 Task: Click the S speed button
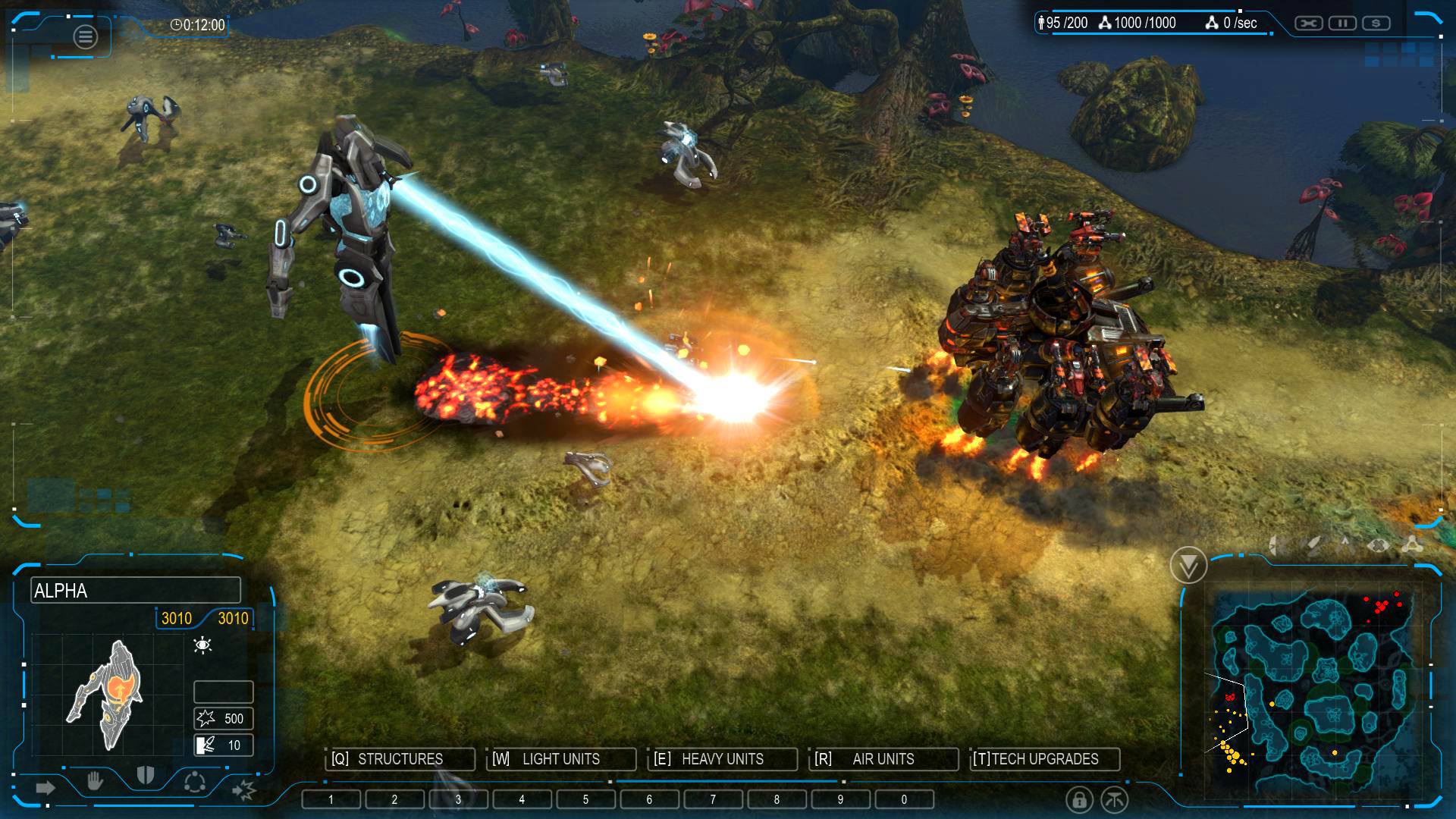click(1376, 24)
